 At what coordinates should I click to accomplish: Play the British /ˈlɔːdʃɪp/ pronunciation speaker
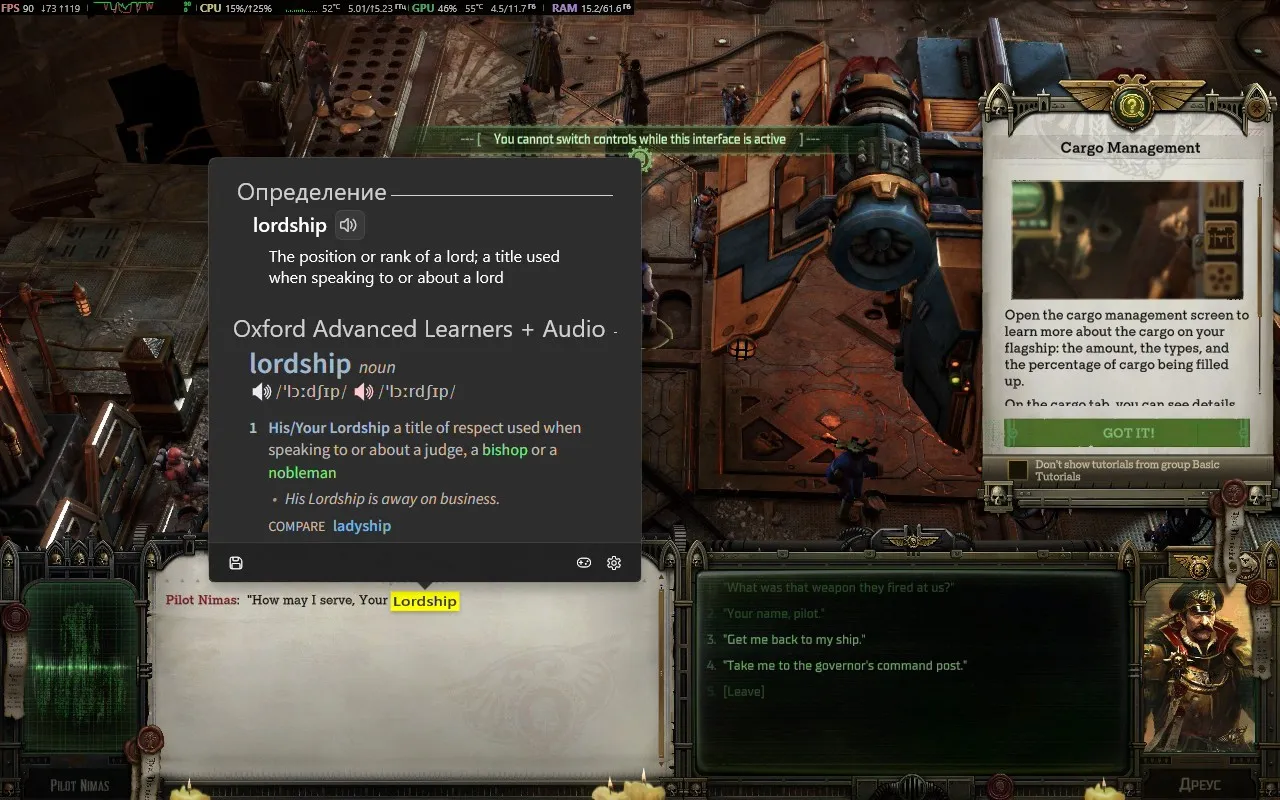262,391
